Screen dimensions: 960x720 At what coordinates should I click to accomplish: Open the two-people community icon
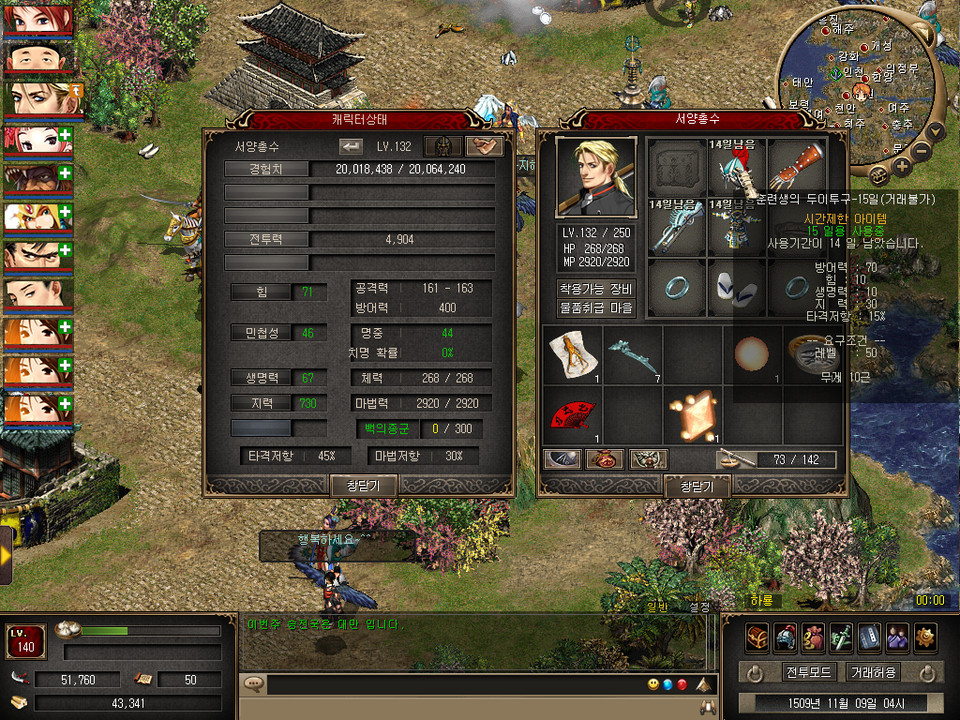point(897,636)
